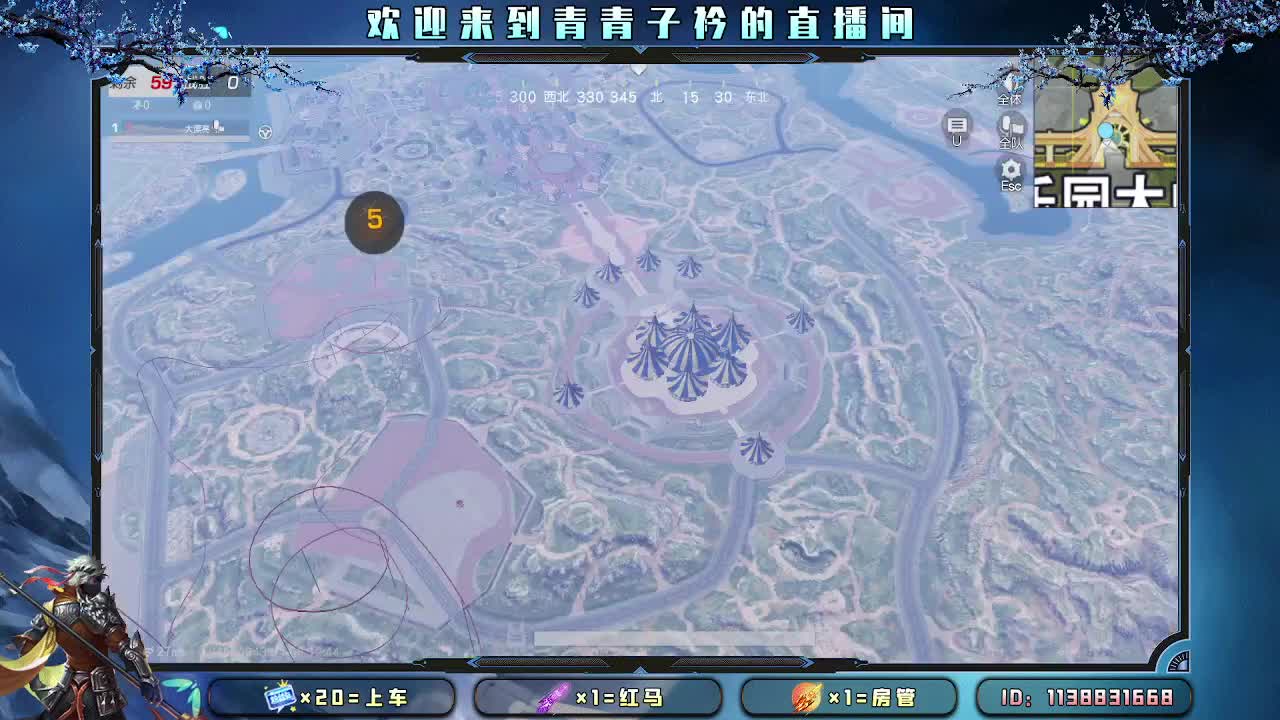Click the steering wheel icon beside teammate name
Screen dimensions: 1280x720
click(265, 132)
